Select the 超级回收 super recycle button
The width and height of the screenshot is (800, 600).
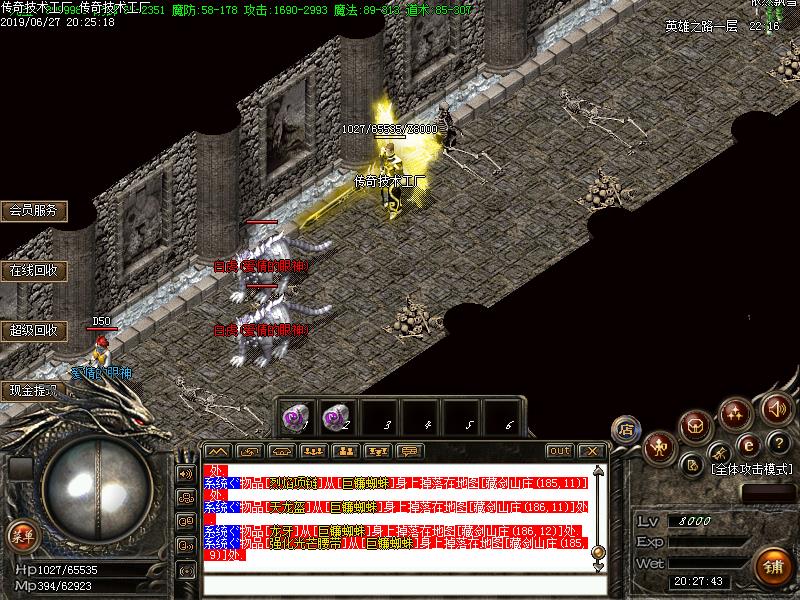33,330
